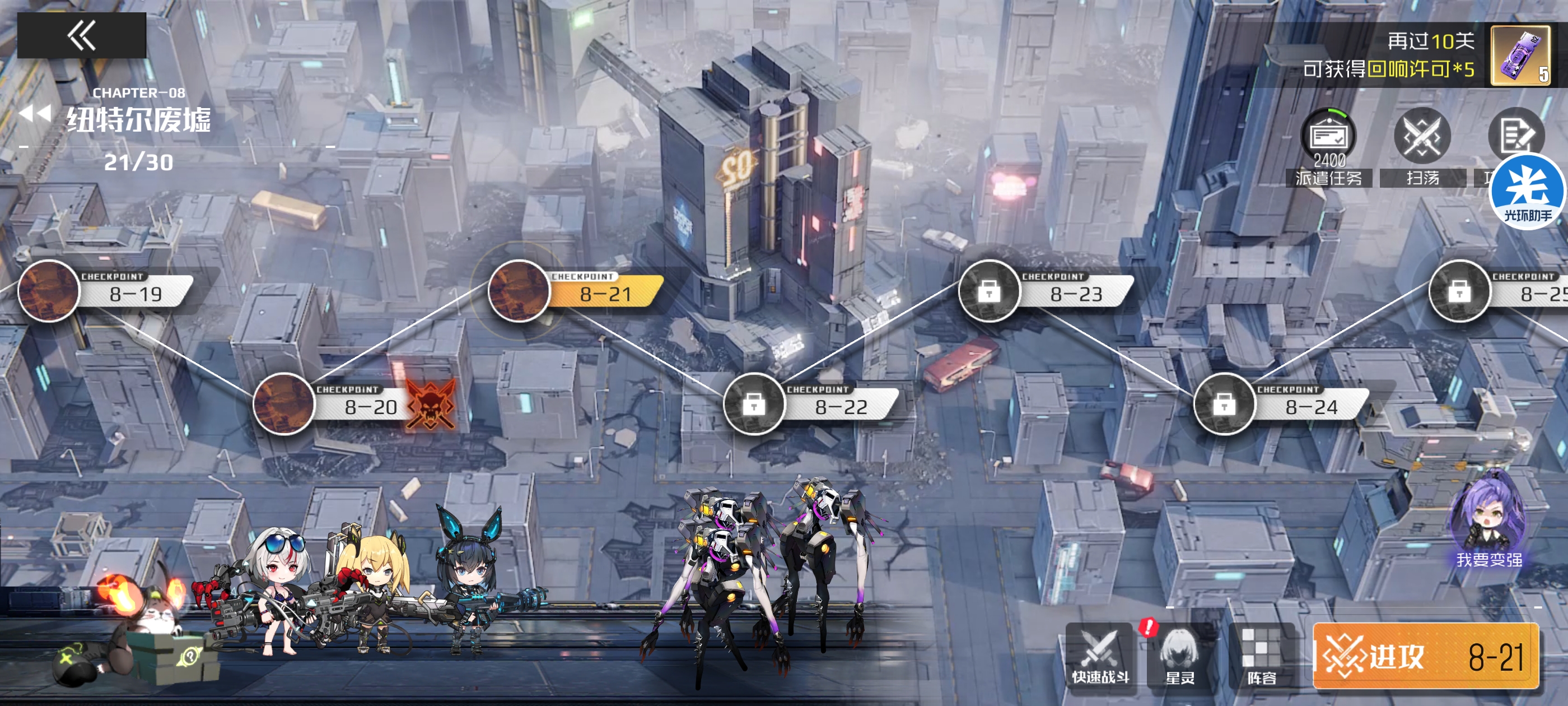This screenshot has height=706, width=1568.
Task: Tap locked checkpoint 8-22
Action: (754, 404)
